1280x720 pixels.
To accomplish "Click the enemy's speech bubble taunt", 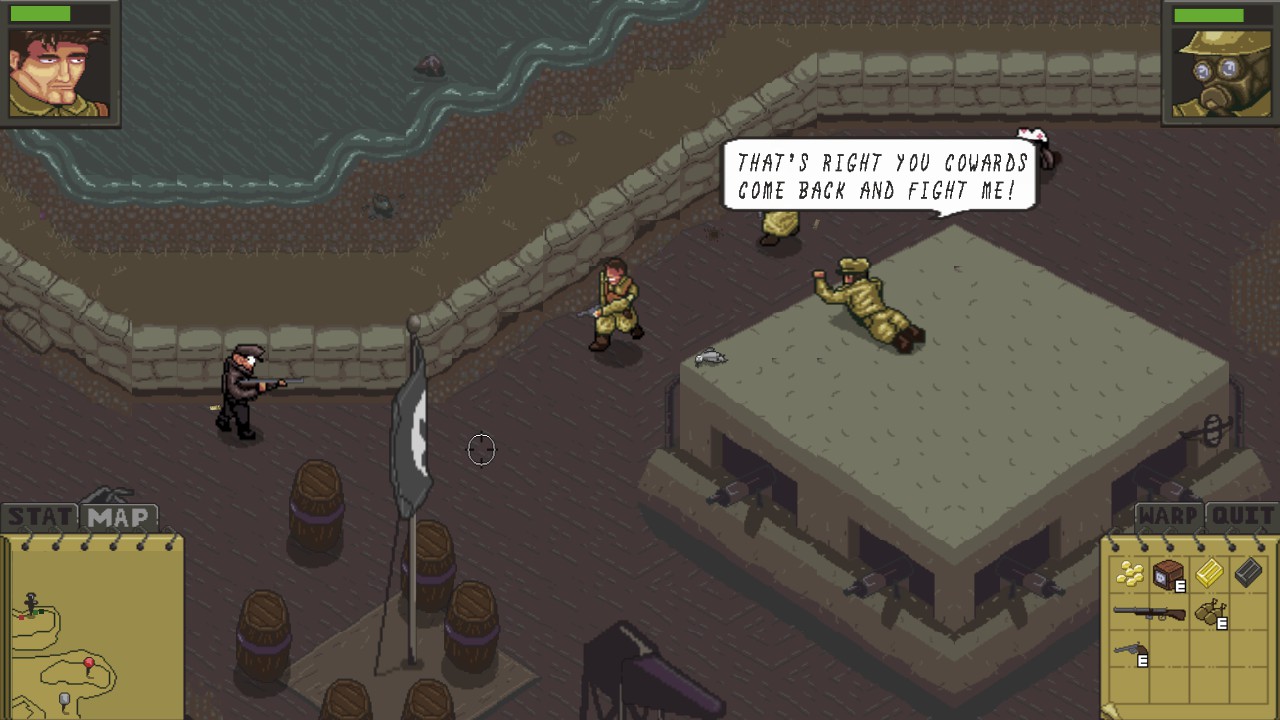I will pyautogui.click(x=881, y=177).
